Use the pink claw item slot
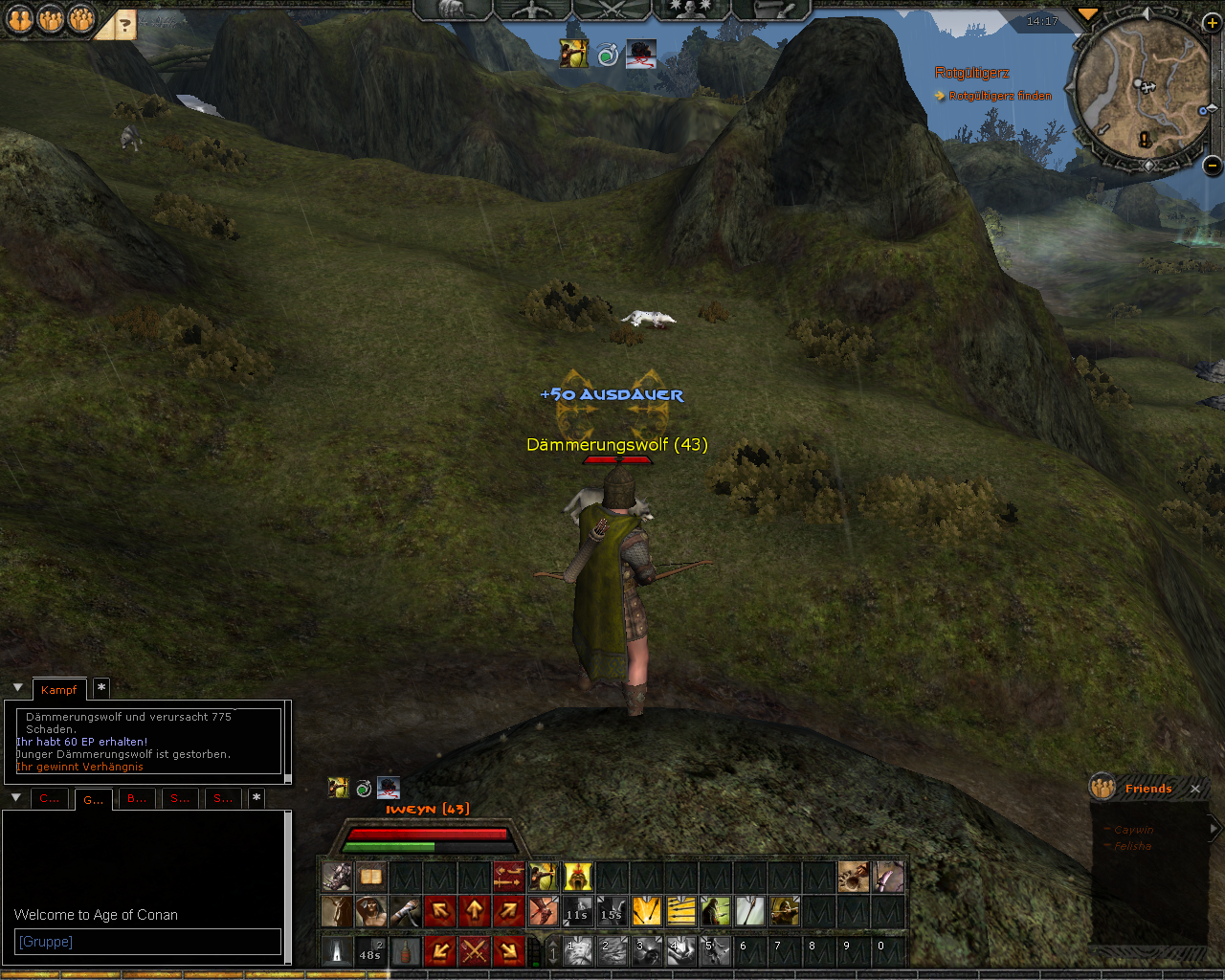This screenshot has height=980, width=1225. pos(888,877)
